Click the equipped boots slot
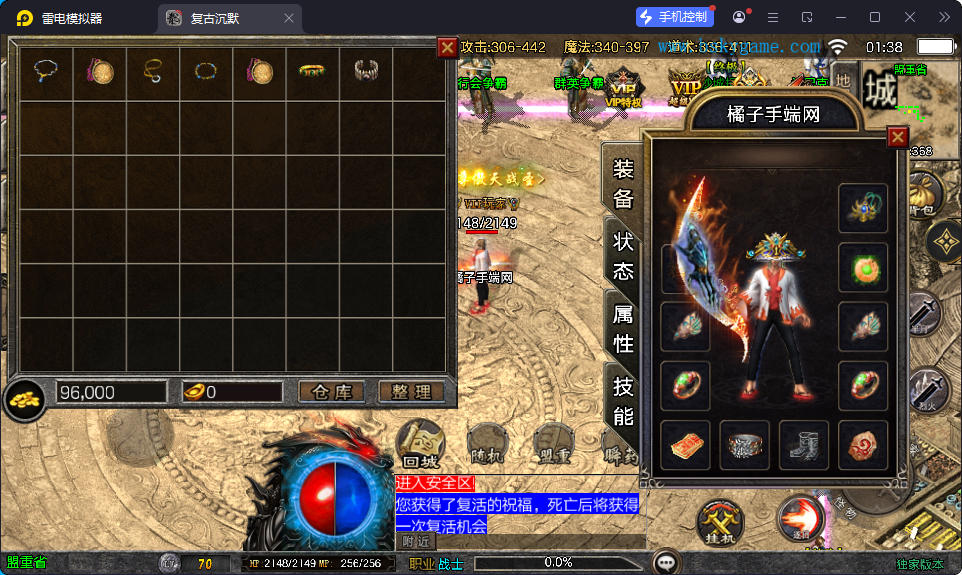Image resolution: width=962 pixels, height=575 pixels. pos(803,446)
